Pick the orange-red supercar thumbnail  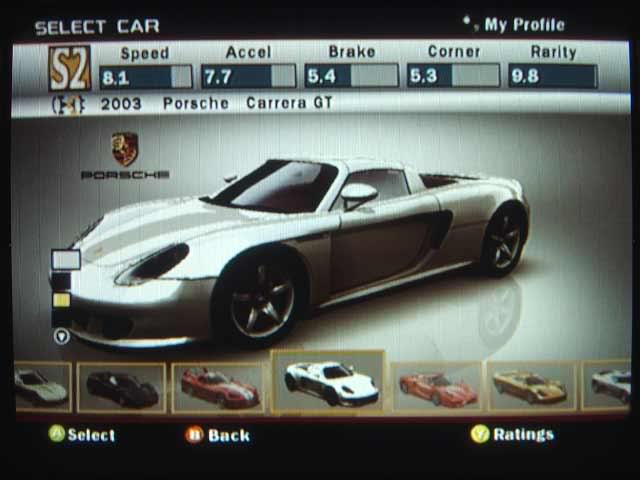[438, 387]
